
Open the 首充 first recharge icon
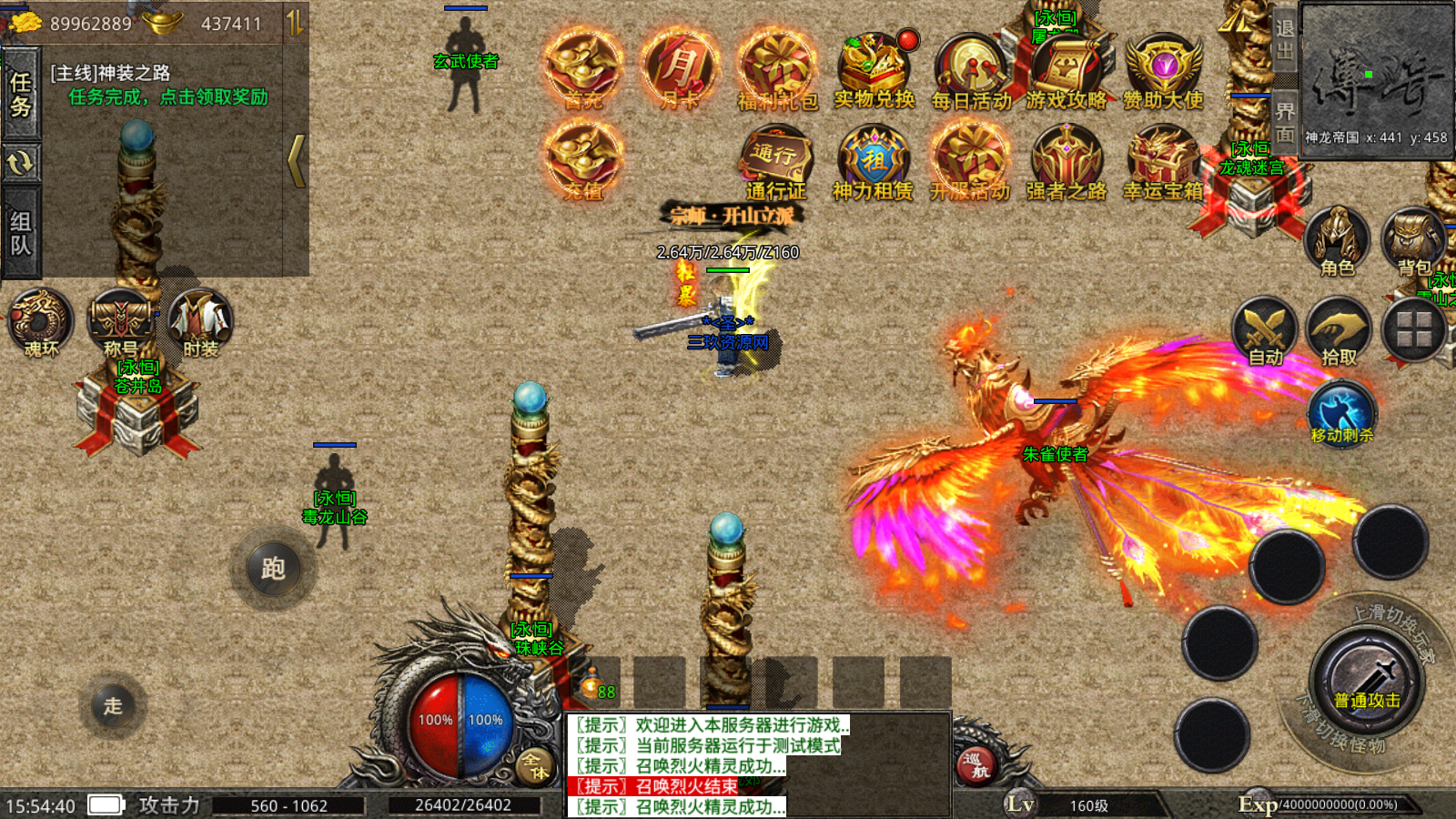[582, 68]
